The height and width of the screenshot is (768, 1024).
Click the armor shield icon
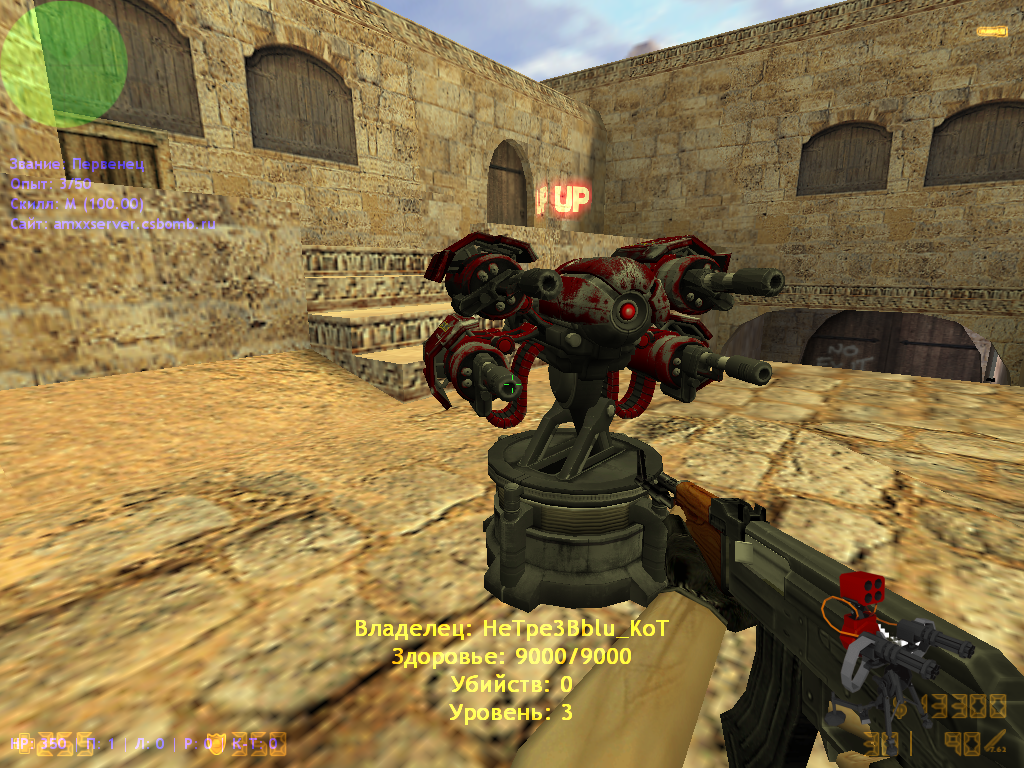[215, 743]
